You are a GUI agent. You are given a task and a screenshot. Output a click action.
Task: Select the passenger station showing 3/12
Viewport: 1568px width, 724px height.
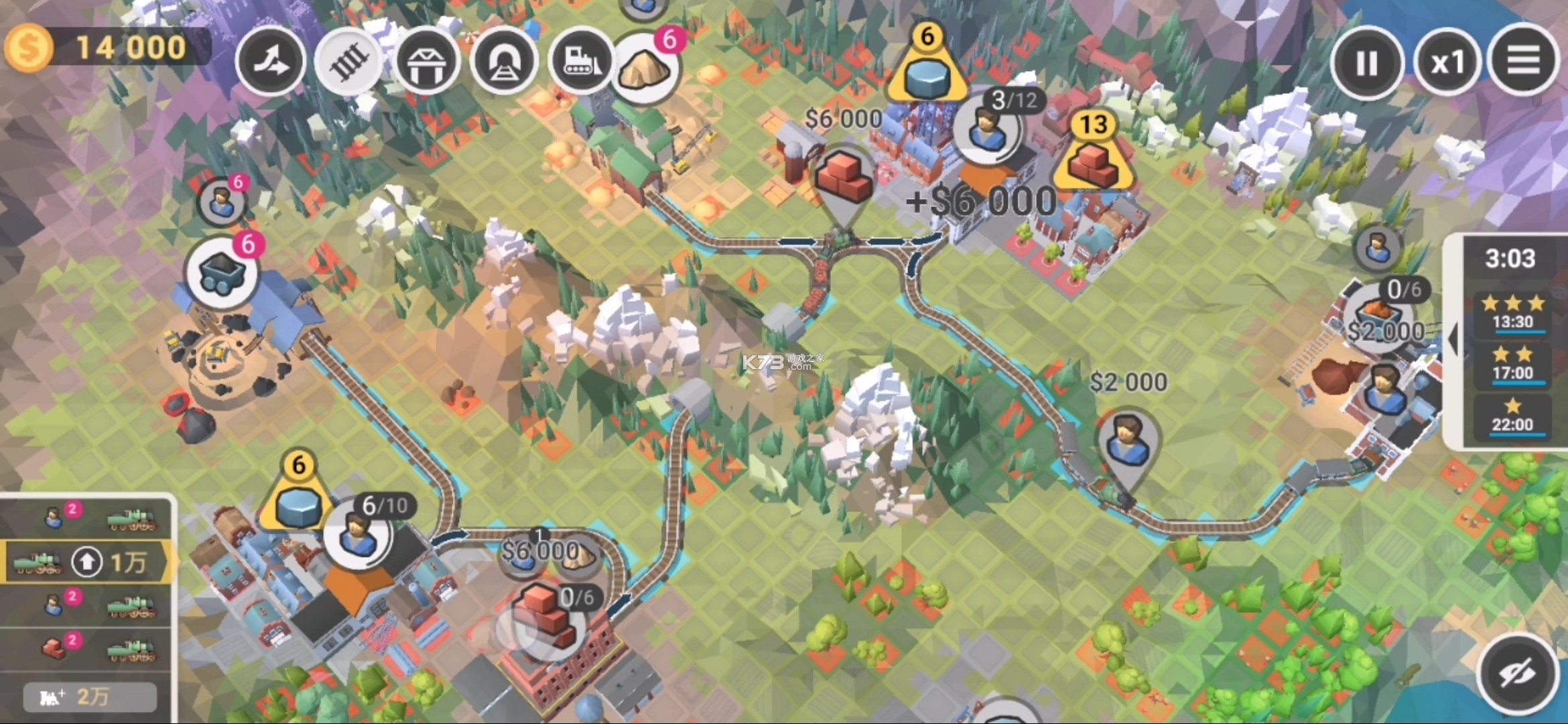point(986,129)
